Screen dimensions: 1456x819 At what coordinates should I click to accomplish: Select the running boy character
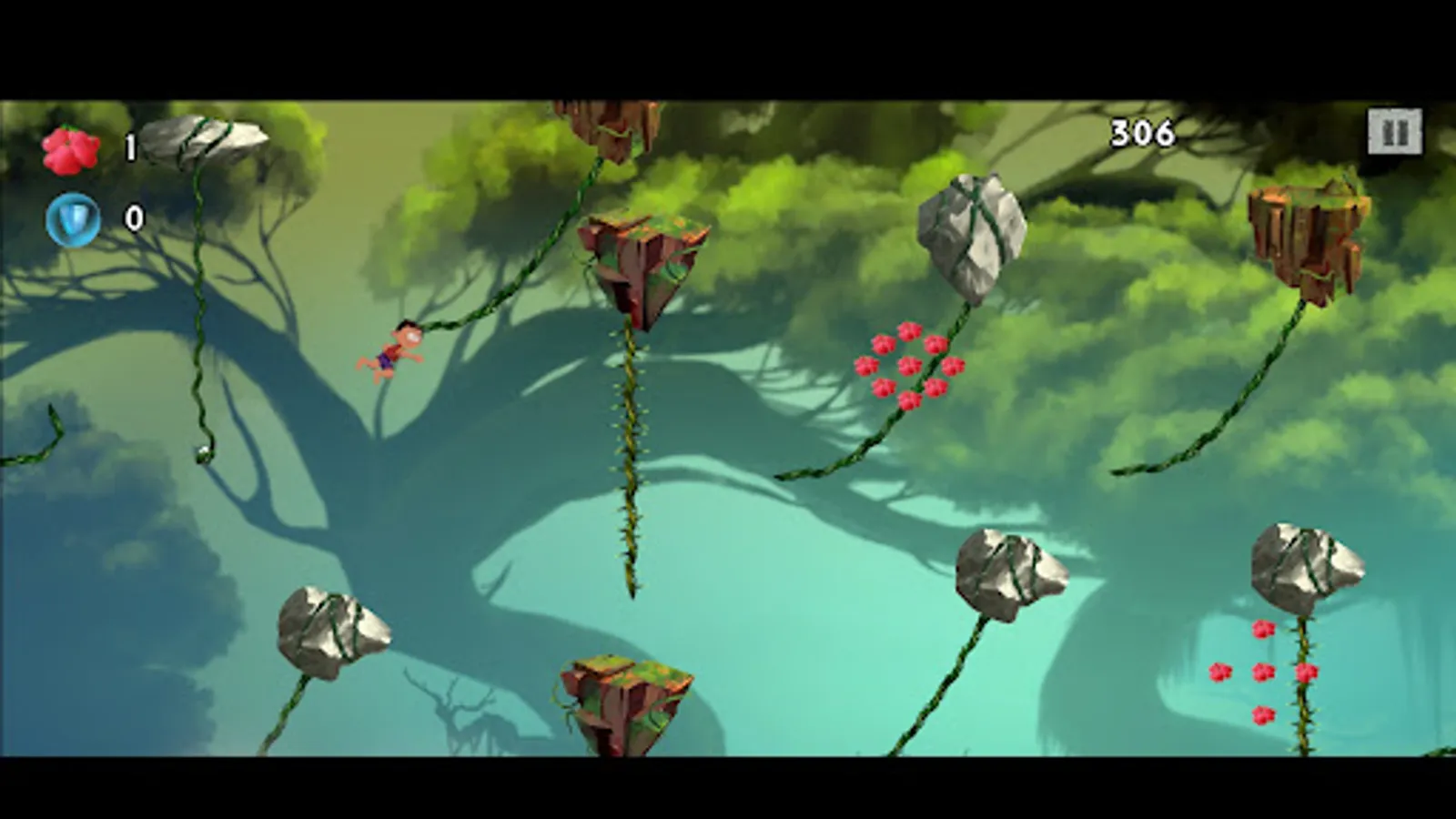click(x=393, y=350)
